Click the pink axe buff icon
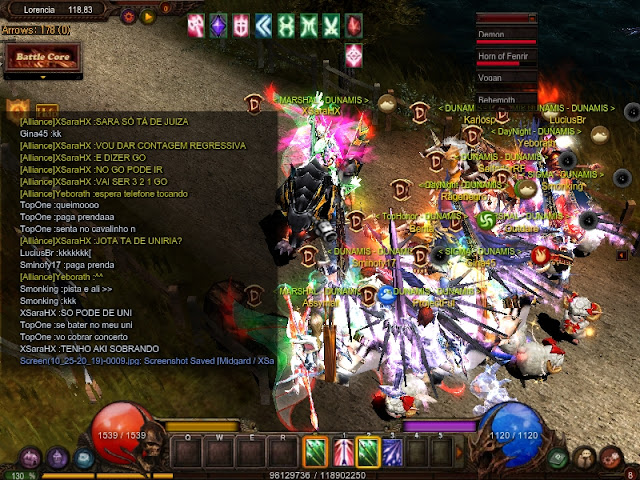Image resolution: width=640 pixels, height=480 pixels. coord(194,24)
